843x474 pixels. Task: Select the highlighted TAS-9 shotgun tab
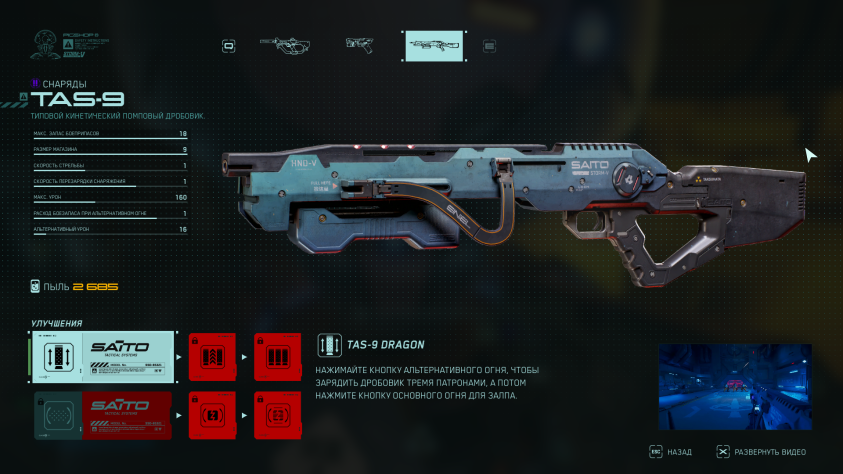pyautogui.click(x=433, y=45)
